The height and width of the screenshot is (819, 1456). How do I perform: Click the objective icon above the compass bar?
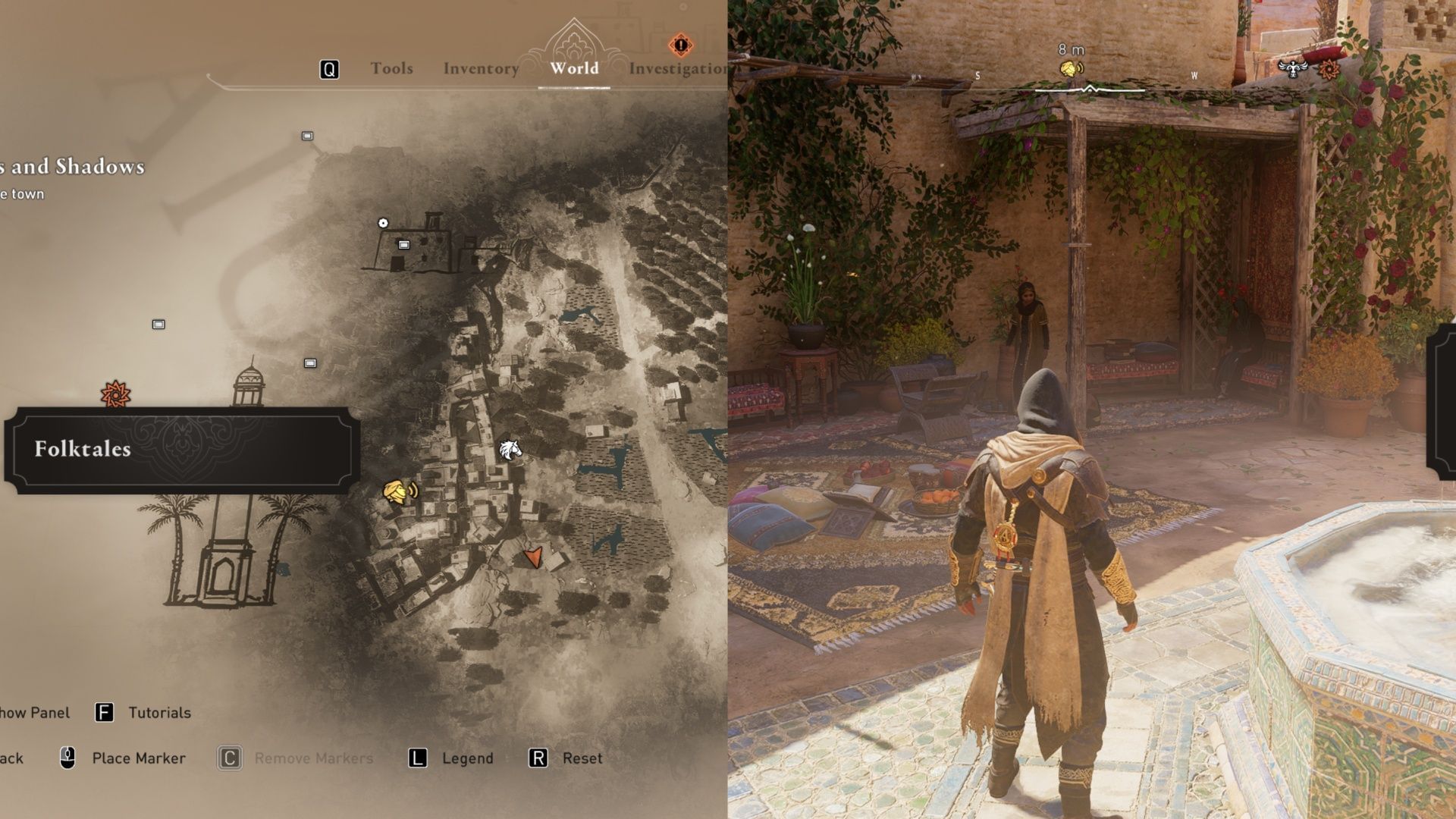(1072, 68)
